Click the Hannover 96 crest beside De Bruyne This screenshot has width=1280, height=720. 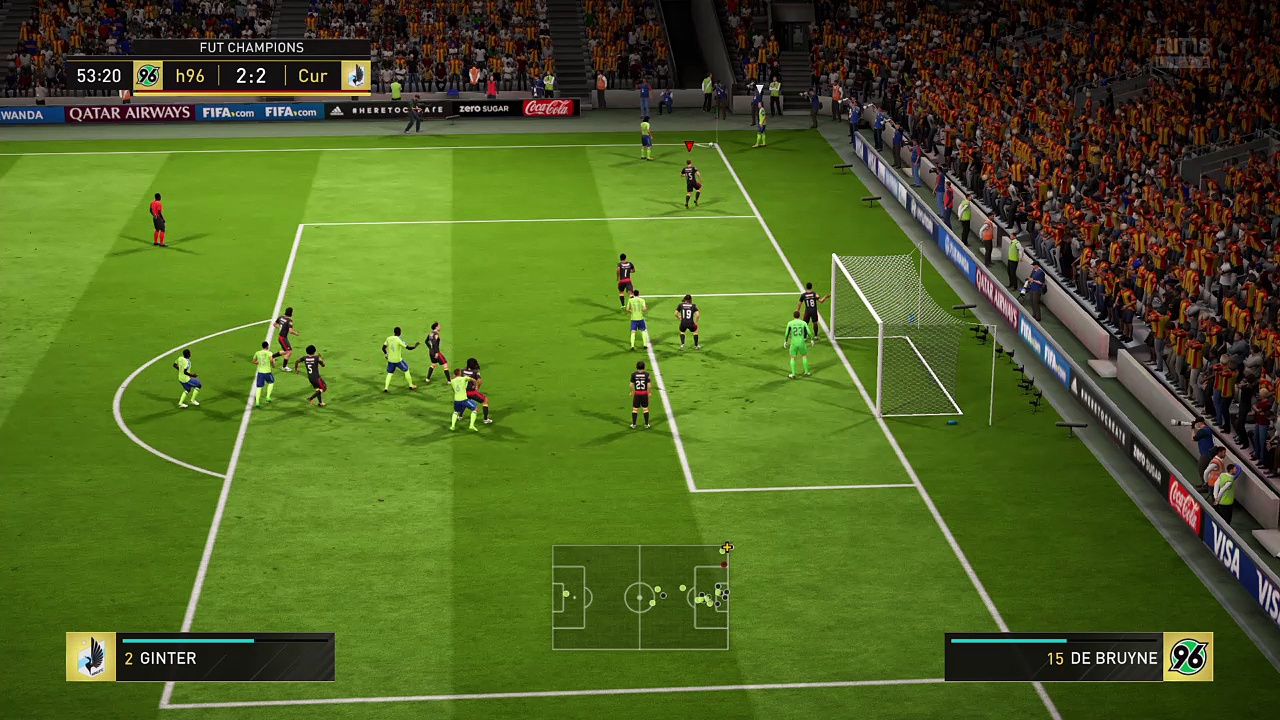pos(1188,657)
